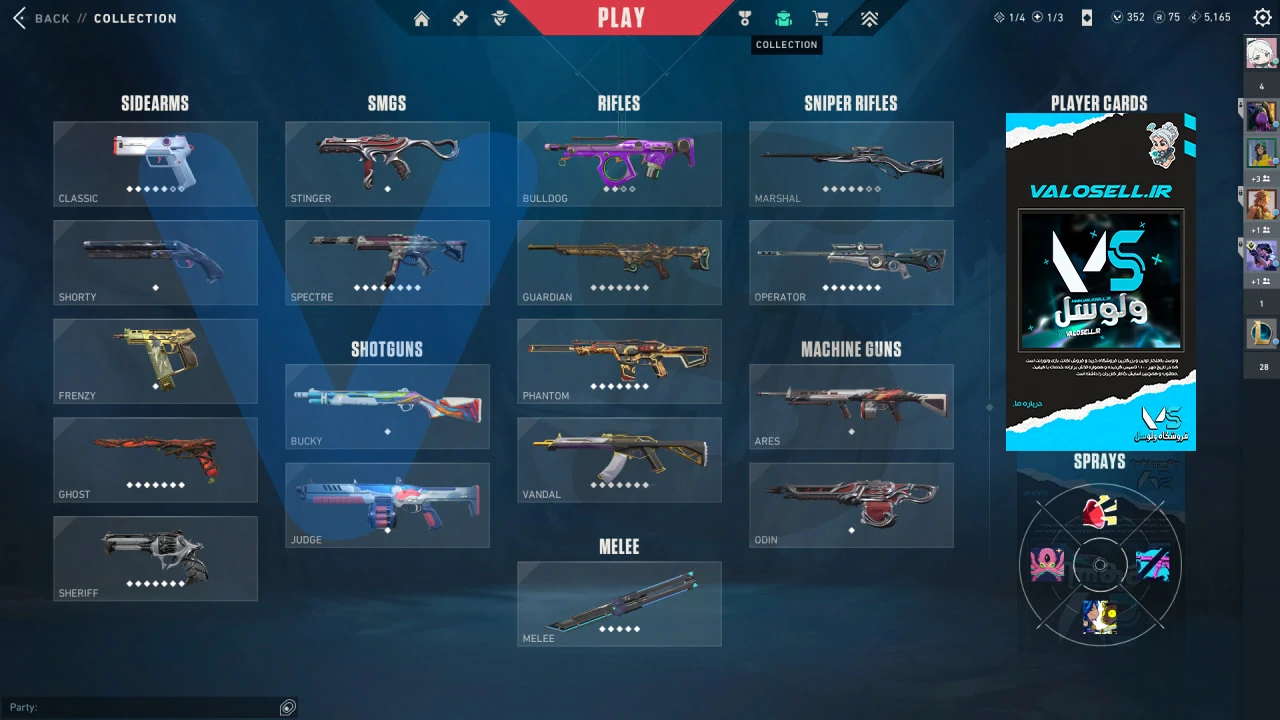Open the Melee weapon slot
The image size is (1280, 720).
click(x=619, y=603)
